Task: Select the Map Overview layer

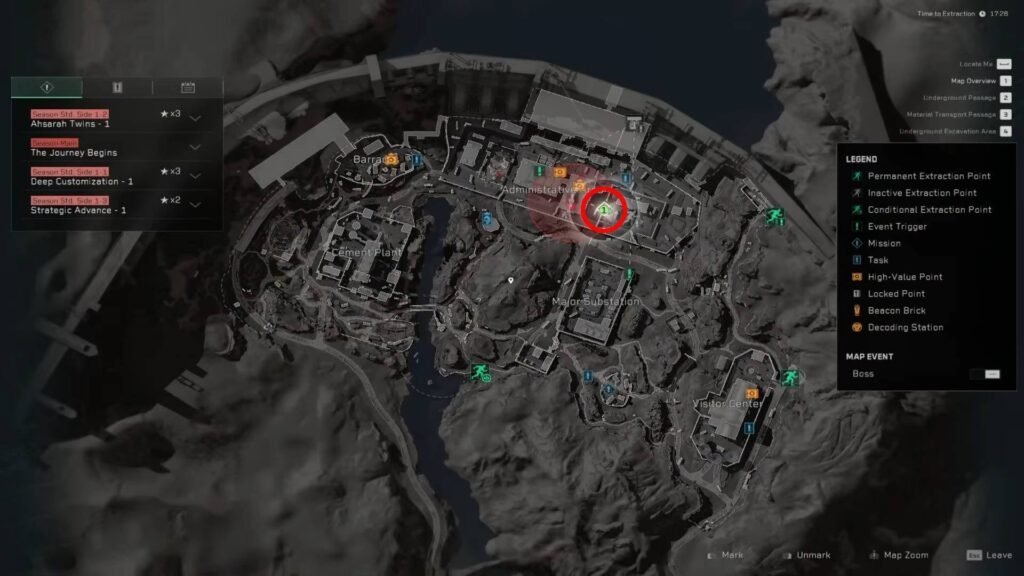Action: tap(1005, 81)
